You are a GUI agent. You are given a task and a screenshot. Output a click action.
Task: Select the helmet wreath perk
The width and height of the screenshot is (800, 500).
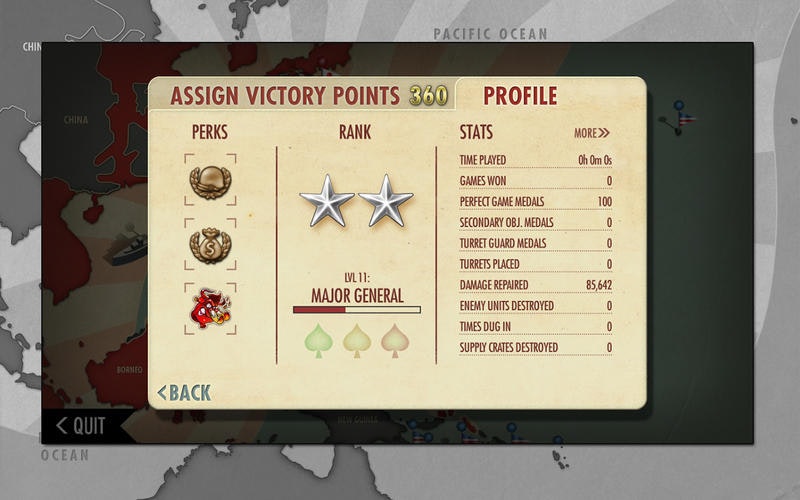coord(210,181)
